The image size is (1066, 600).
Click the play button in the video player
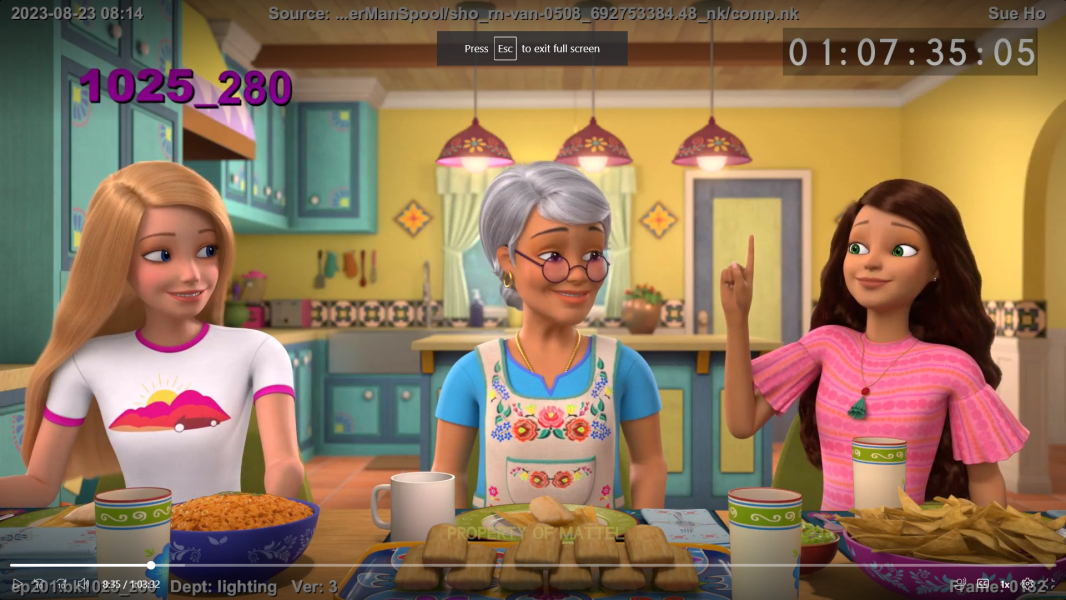pos(15,584)
